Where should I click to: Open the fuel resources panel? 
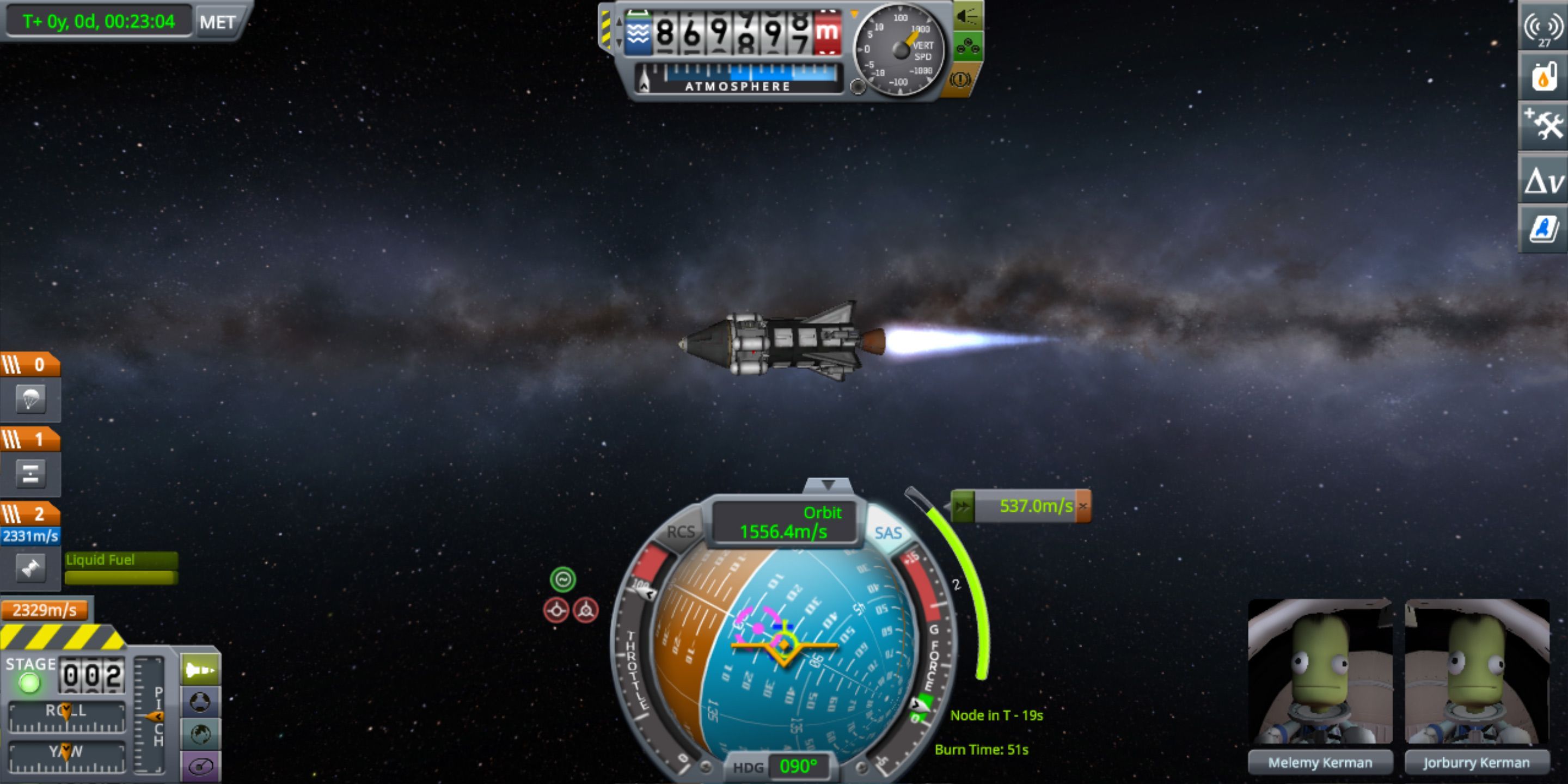click(x=1543, y=77)
